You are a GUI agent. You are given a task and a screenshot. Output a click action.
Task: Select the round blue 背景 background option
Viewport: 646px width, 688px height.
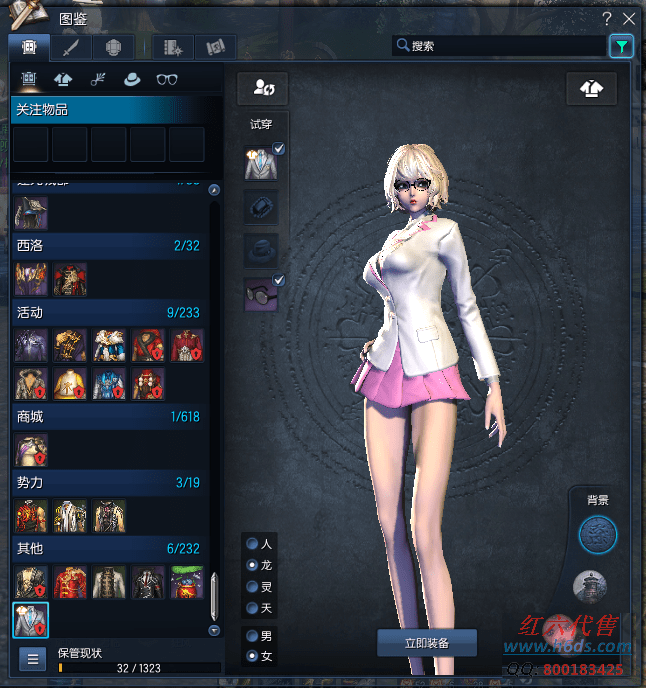[598, 535]
